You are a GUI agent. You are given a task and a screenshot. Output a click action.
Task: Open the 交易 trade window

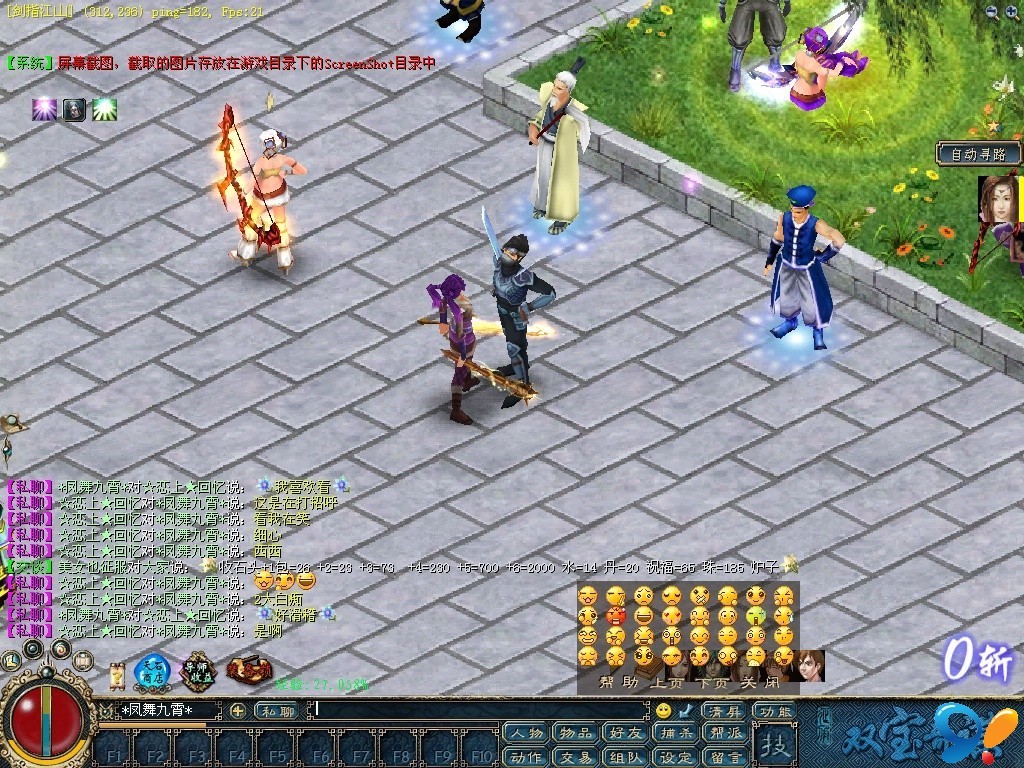point(575,757)
